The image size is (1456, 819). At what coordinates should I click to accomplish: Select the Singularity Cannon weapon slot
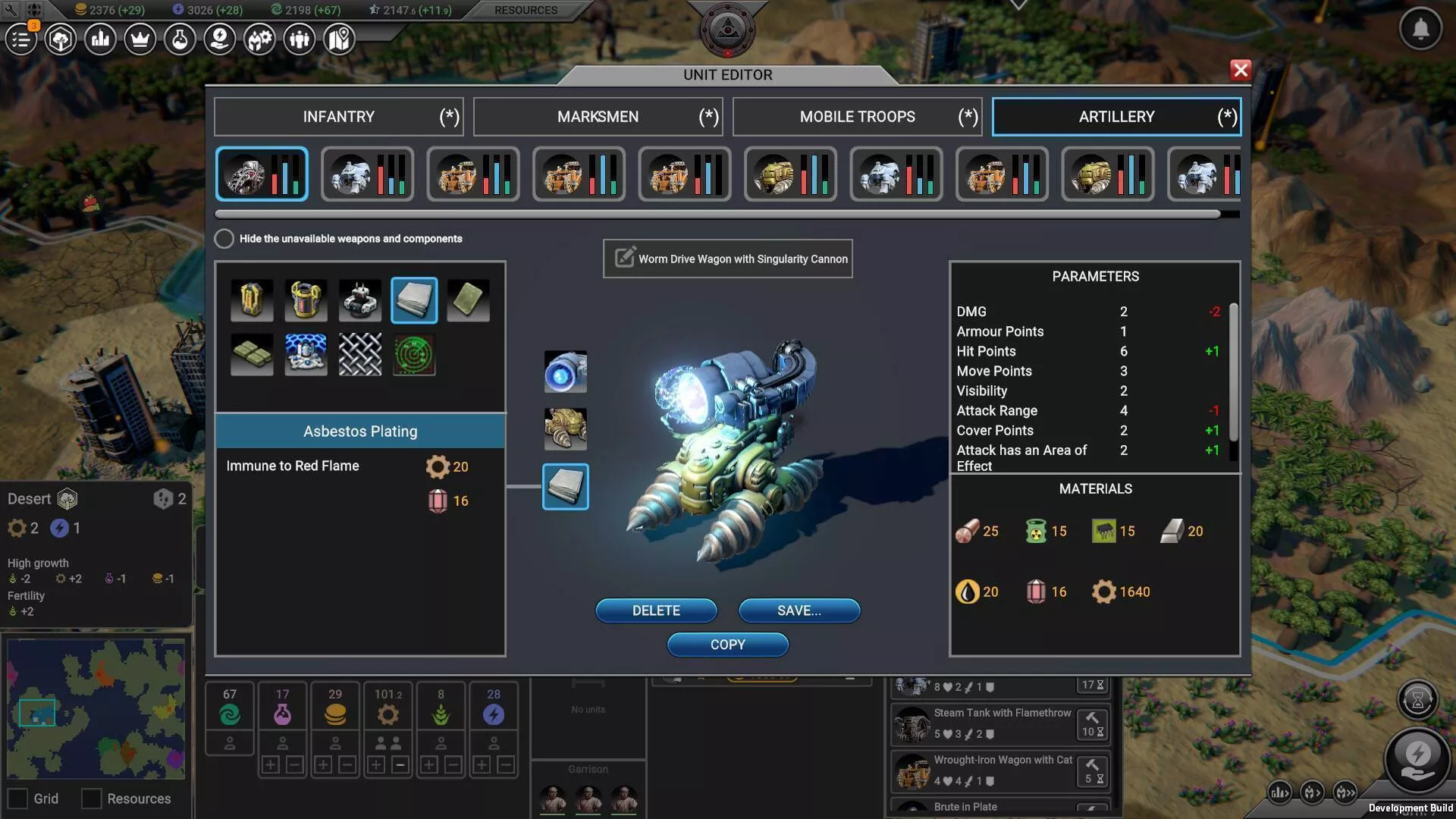tap(566, 372)
